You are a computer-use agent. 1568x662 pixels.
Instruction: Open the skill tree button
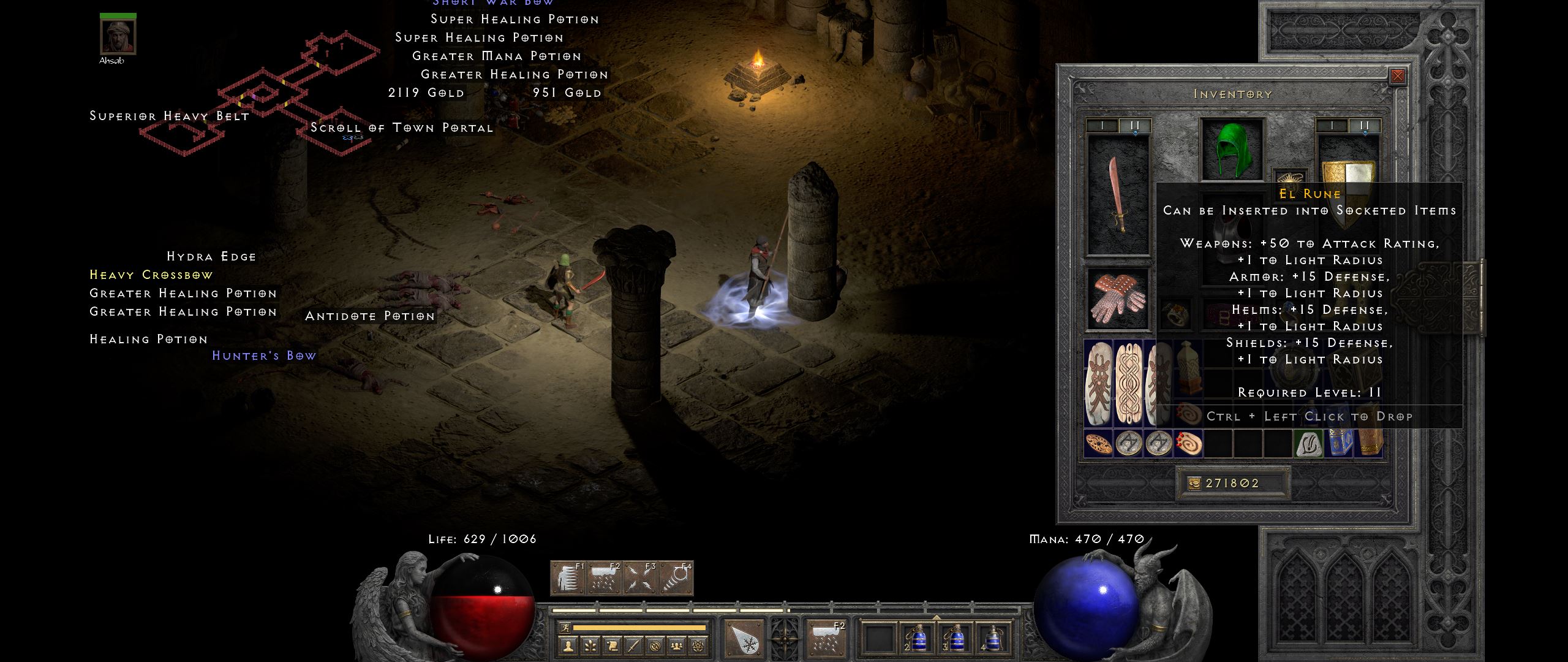[x=590, y=645]
